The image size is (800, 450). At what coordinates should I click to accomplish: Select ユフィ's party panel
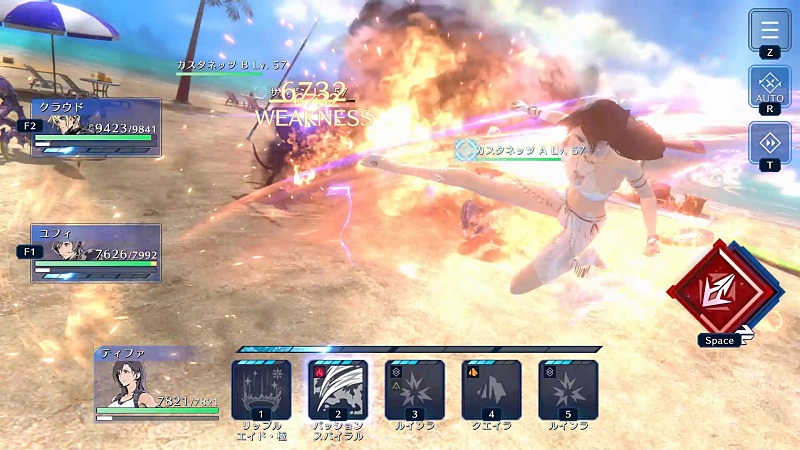pyautogui.click(x=96, y=253)
